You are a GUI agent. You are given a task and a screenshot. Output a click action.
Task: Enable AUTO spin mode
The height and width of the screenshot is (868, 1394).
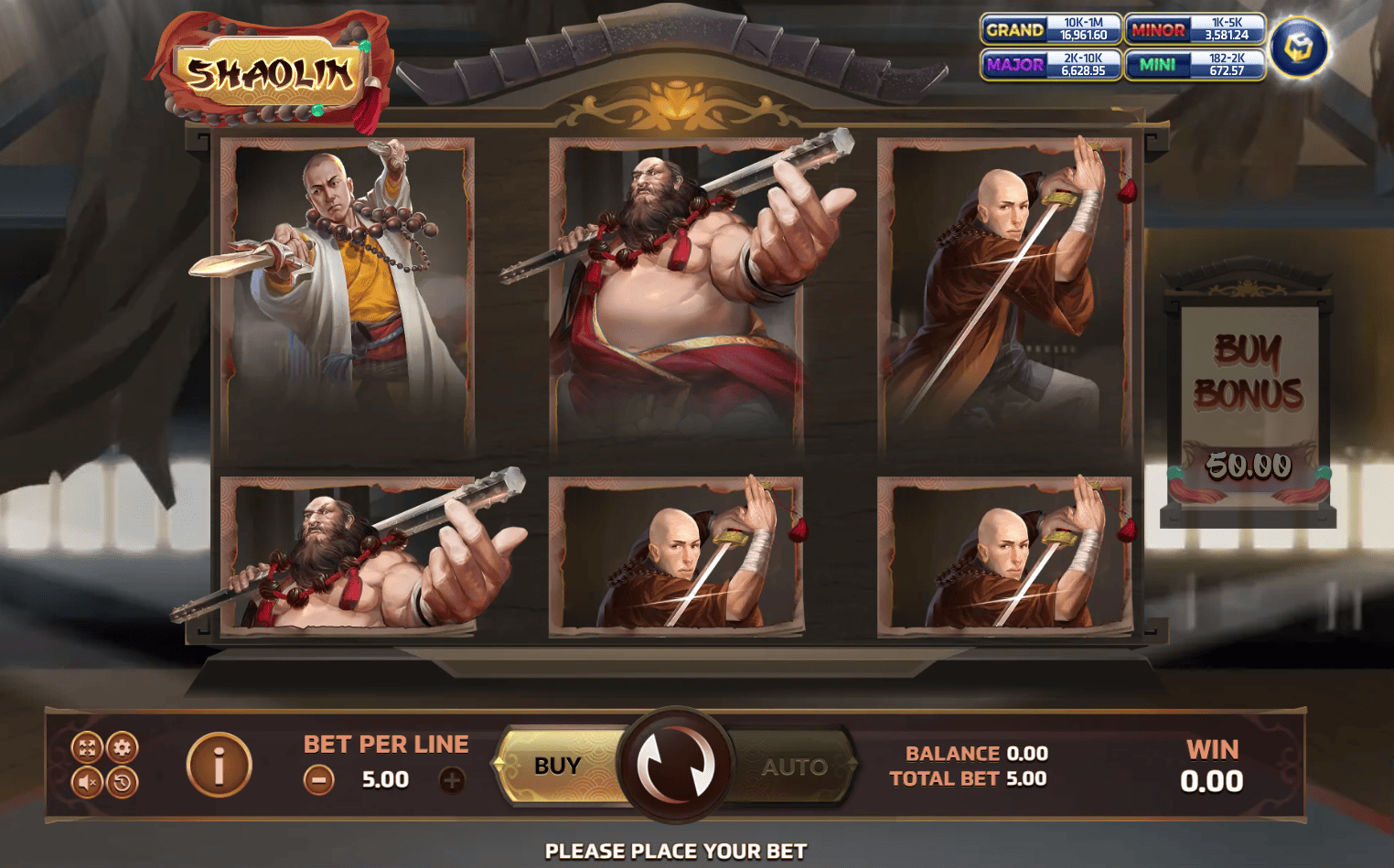[795, 766]
